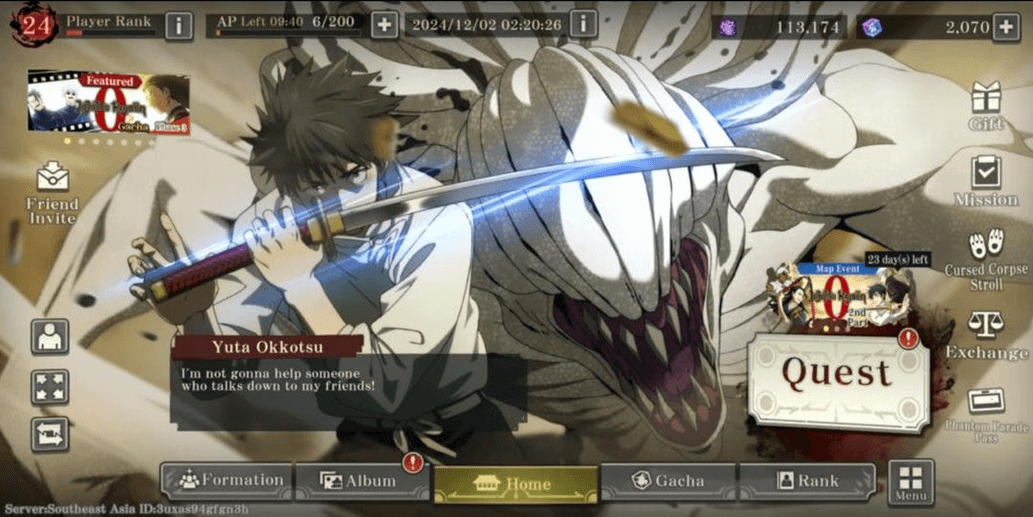Open the Quest menu

point(837,375)
